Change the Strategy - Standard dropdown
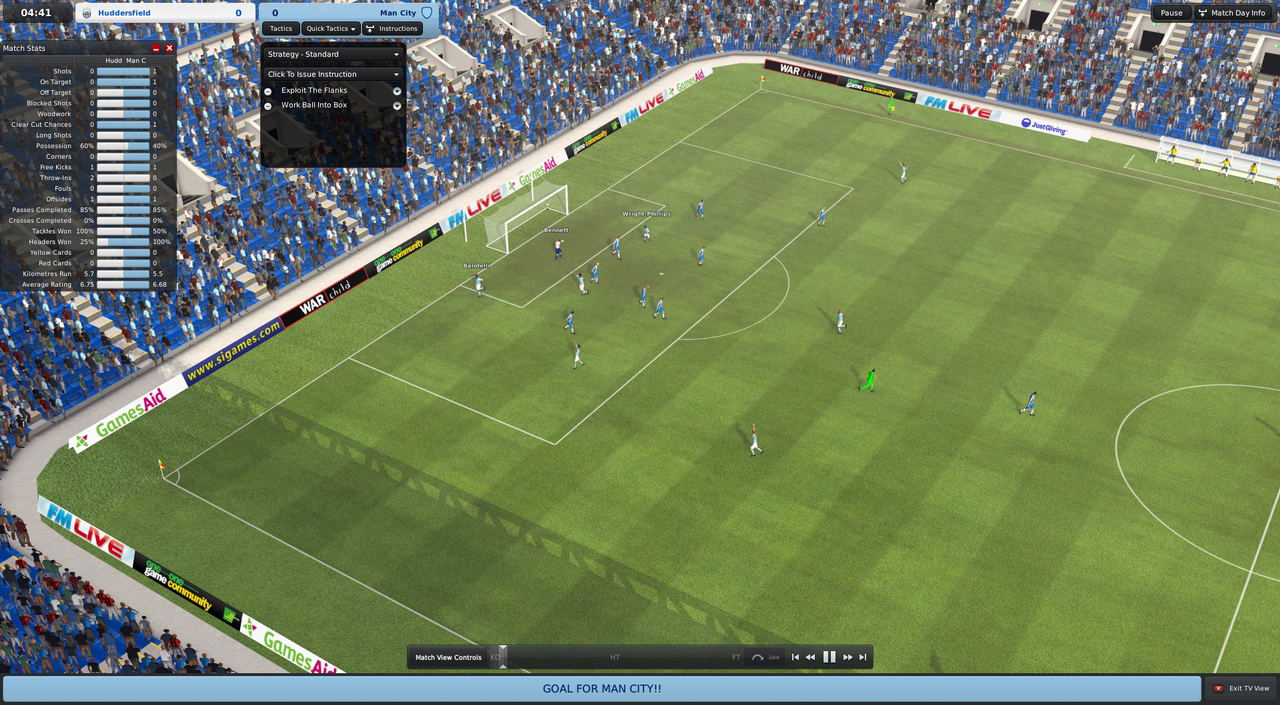The height and width of the screenshot is (705, 1280). 333,54
